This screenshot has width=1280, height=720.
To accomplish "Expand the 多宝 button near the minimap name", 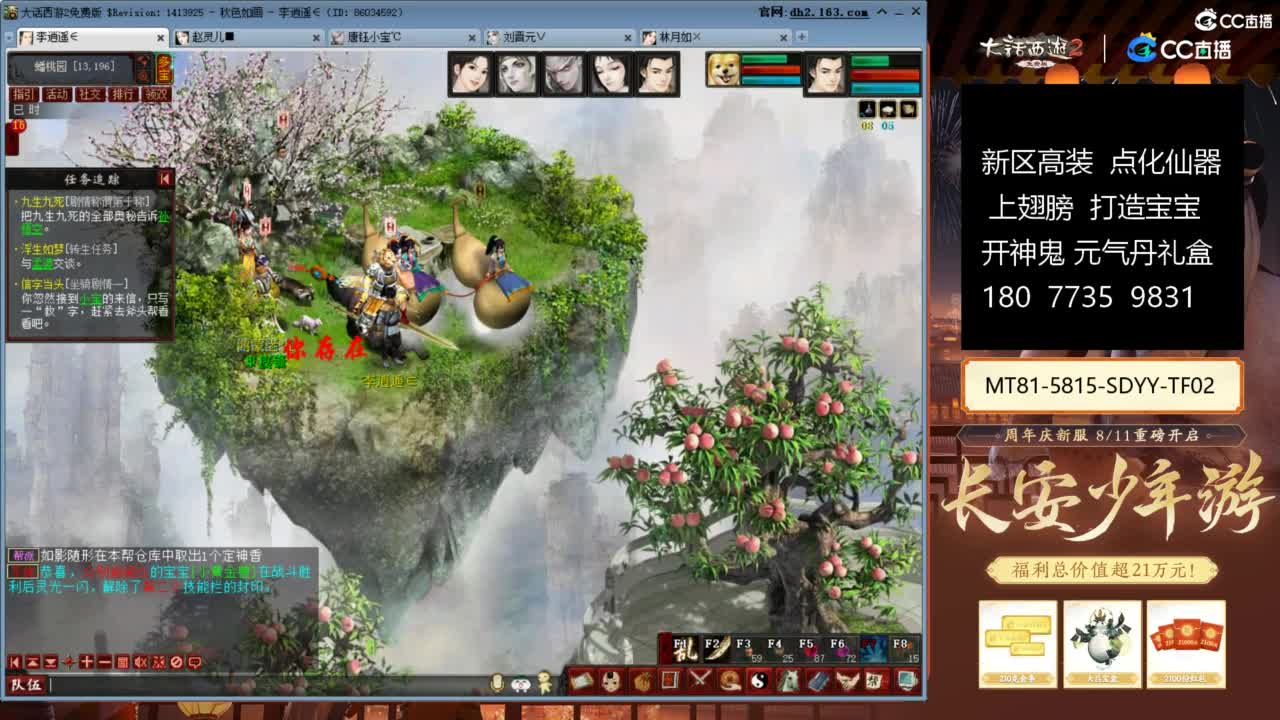I will tap(166, 69).
